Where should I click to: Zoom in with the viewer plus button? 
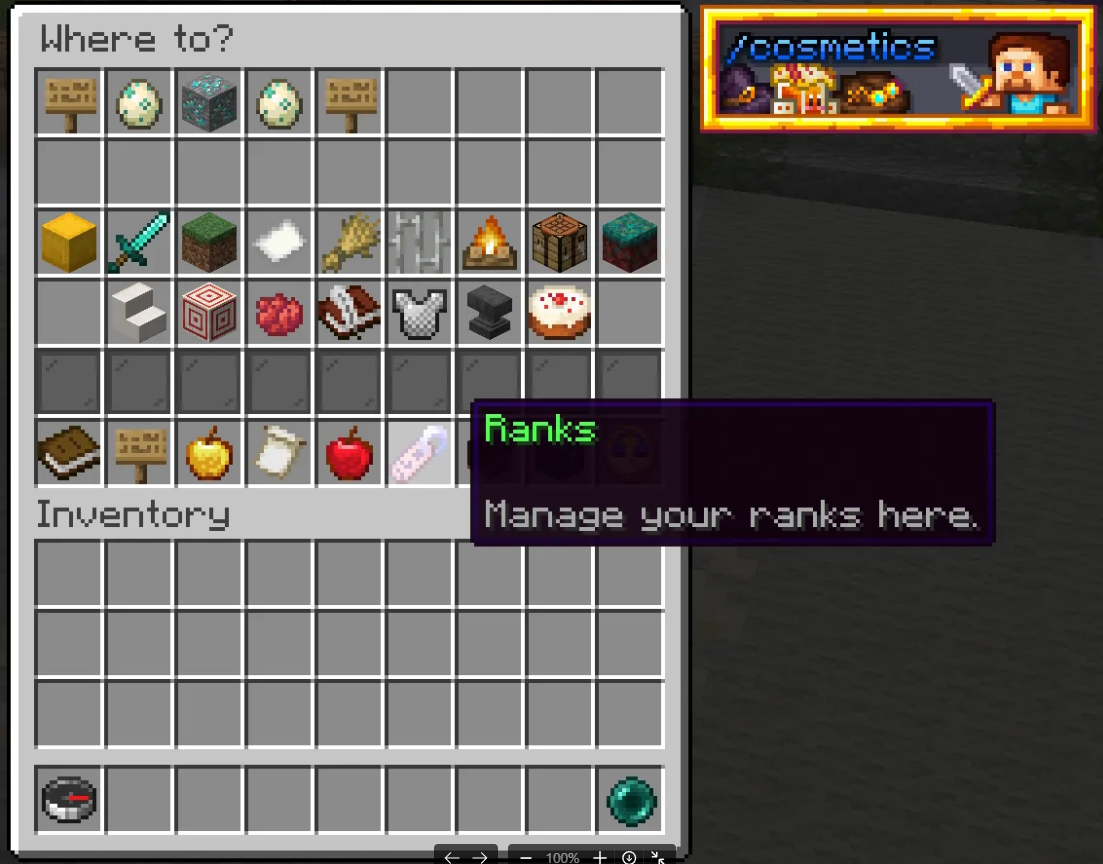(599, 857)
